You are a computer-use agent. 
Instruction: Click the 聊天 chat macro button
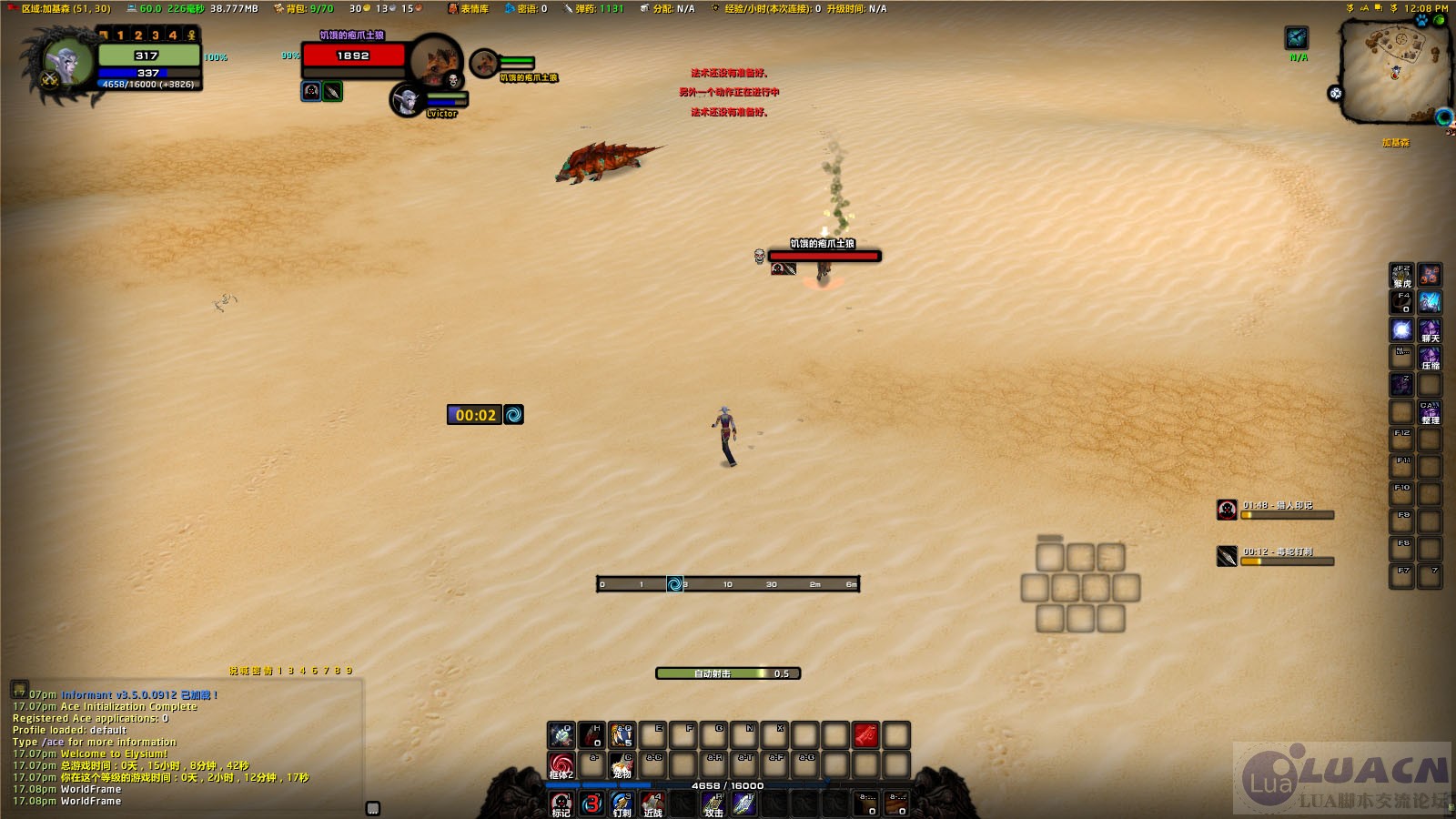1430,330
